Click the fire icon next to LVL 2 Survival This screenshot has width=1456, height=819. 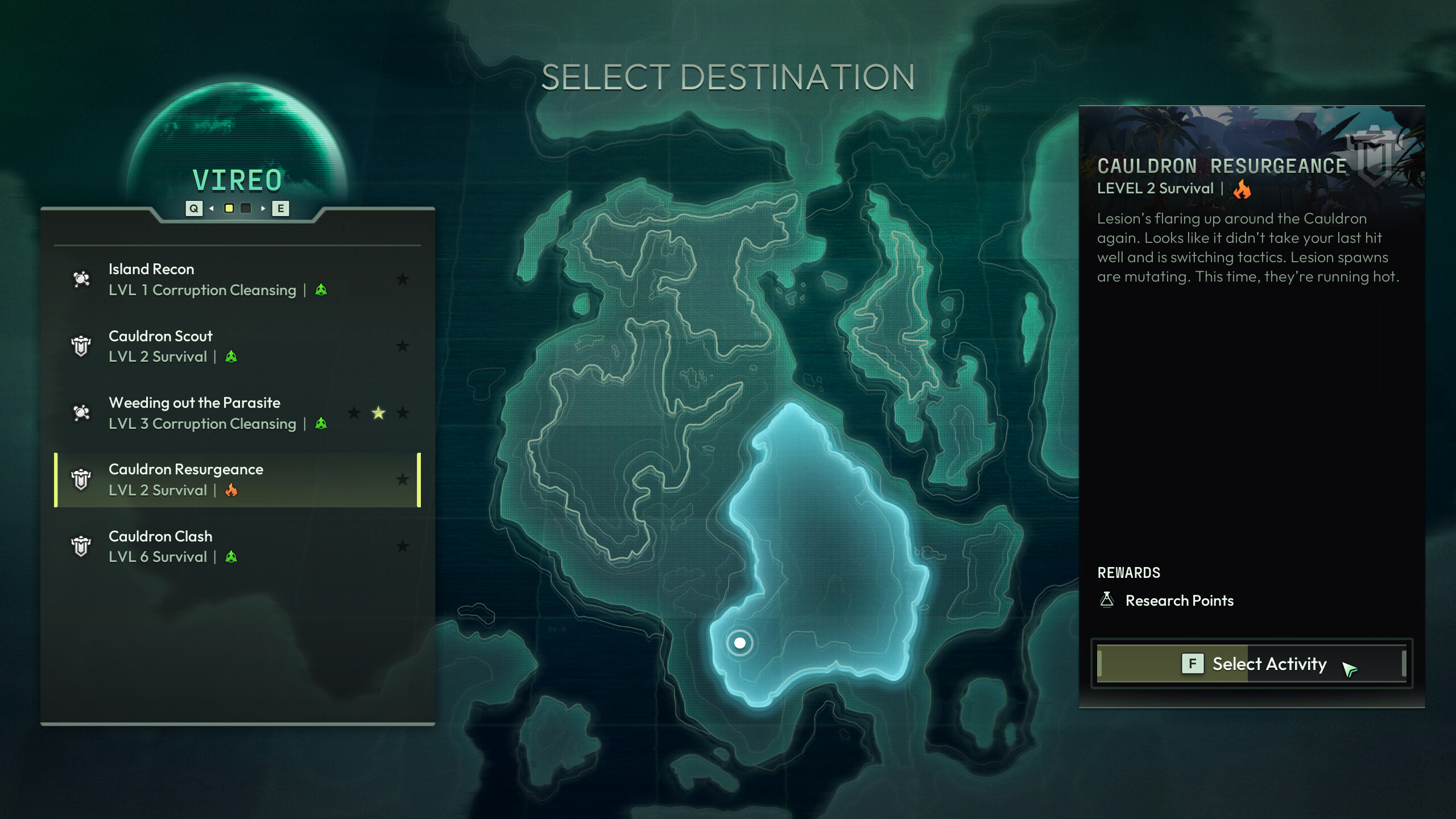coord(231,490)
